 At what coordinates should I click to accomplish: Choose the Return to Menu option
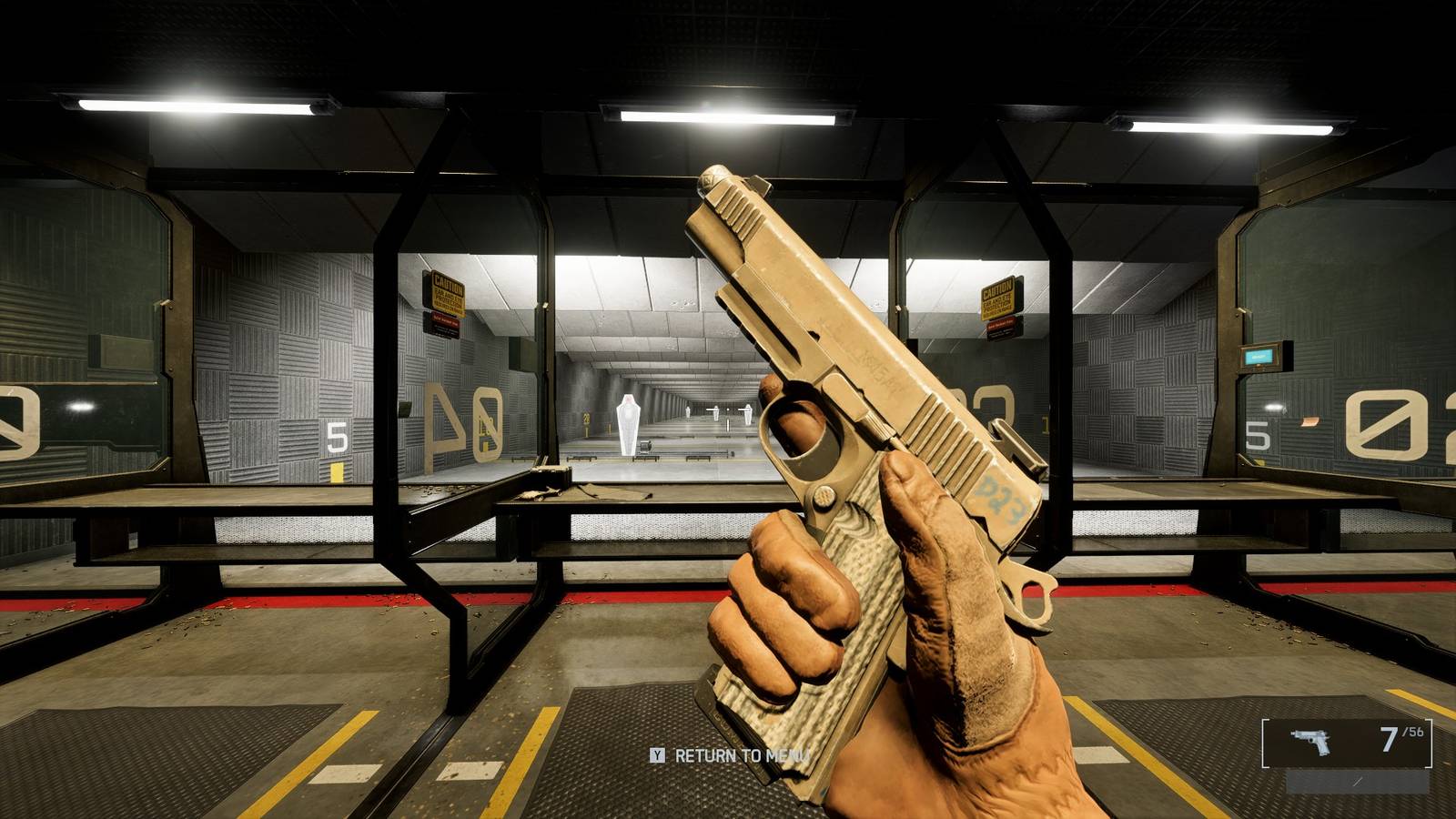(x=730, y=755)
